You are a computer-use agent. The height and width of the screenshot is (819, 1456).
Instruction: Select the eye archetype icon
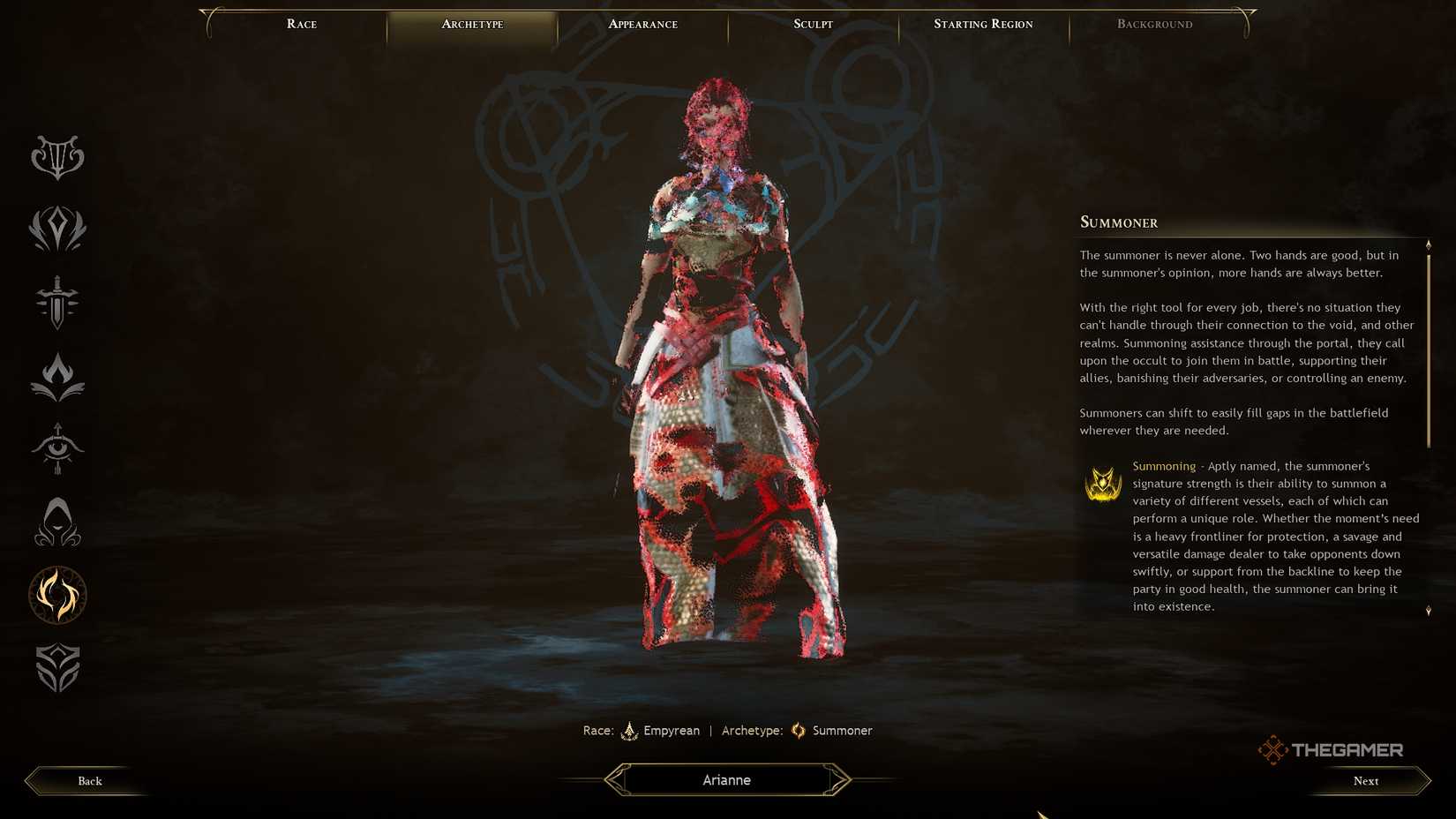point(57,448)
